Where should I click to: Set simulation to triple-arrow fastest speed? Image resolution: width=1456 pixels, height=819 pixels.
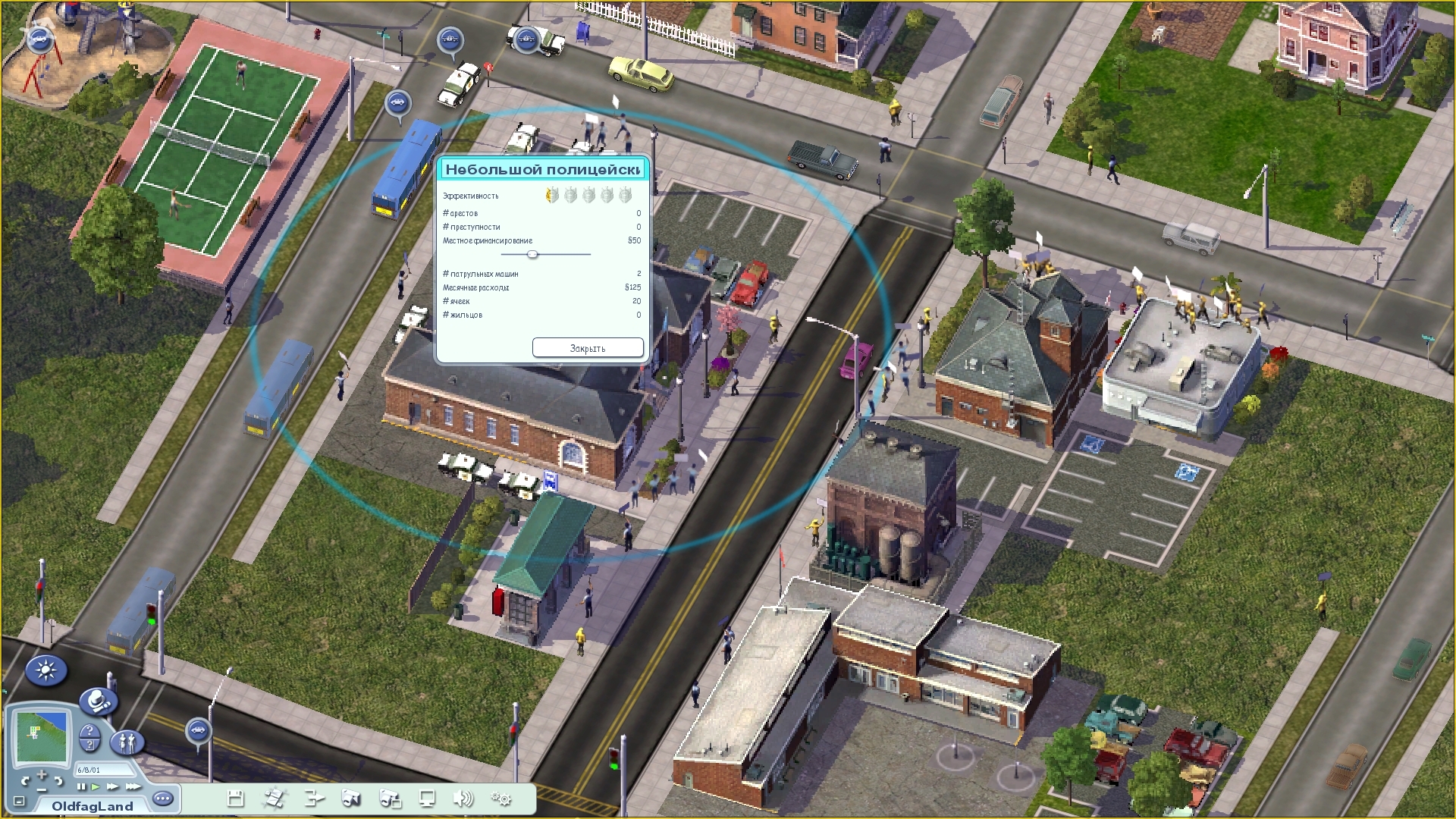[132, 786]
